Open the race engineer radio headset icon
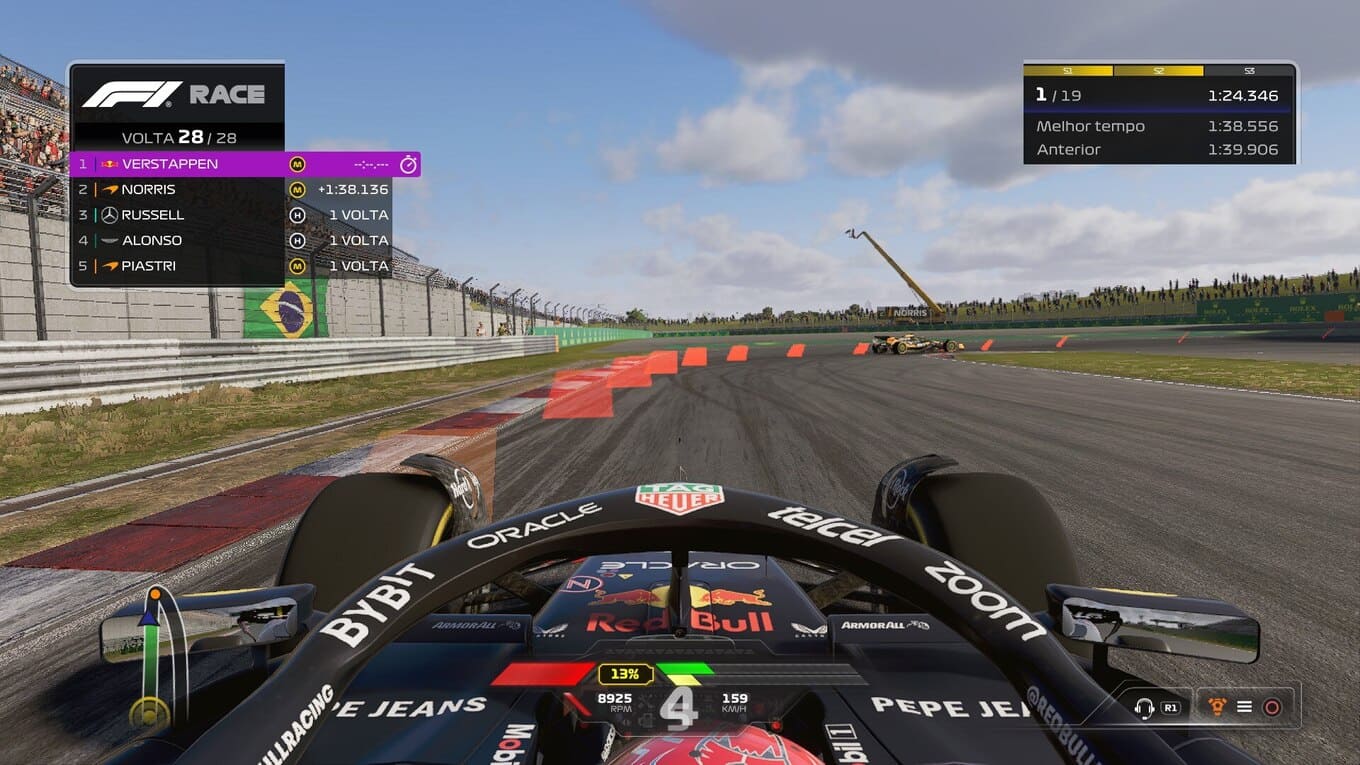The height and width of the screenshot is (765, 1360). pyautogui.click(x=1144, y=707)
